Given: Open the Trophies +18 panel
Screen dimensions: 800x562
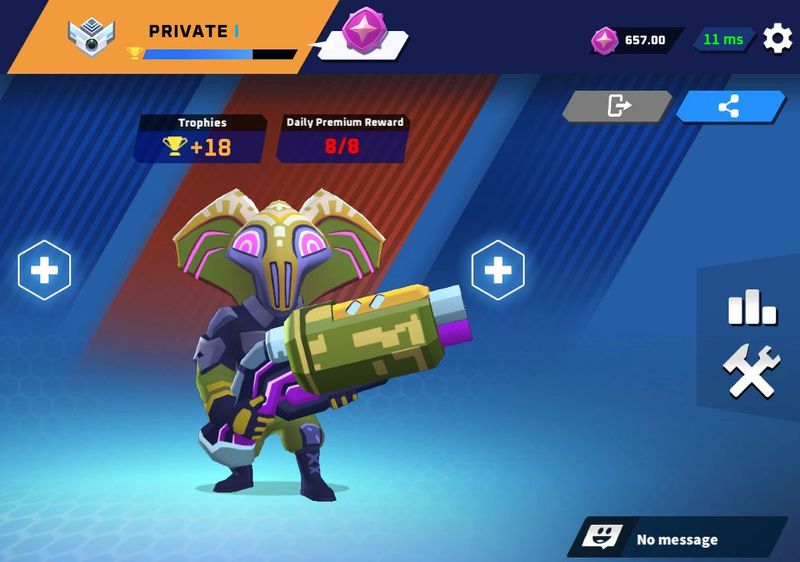Looking at the screenshot, I should (x=202, y=139).
